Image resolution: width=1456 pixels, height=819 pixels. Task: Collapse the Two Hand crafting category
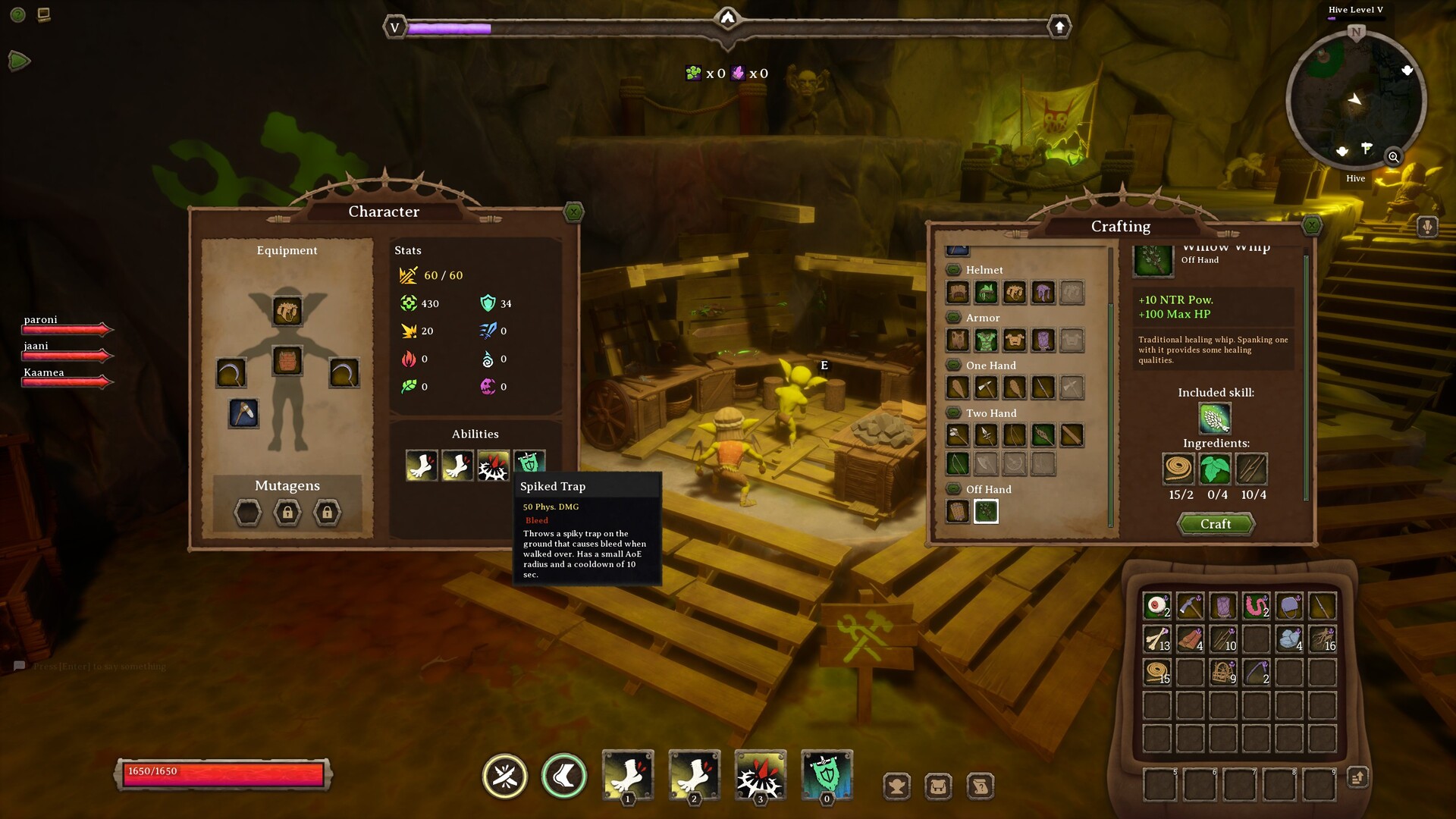click(953, 413)
